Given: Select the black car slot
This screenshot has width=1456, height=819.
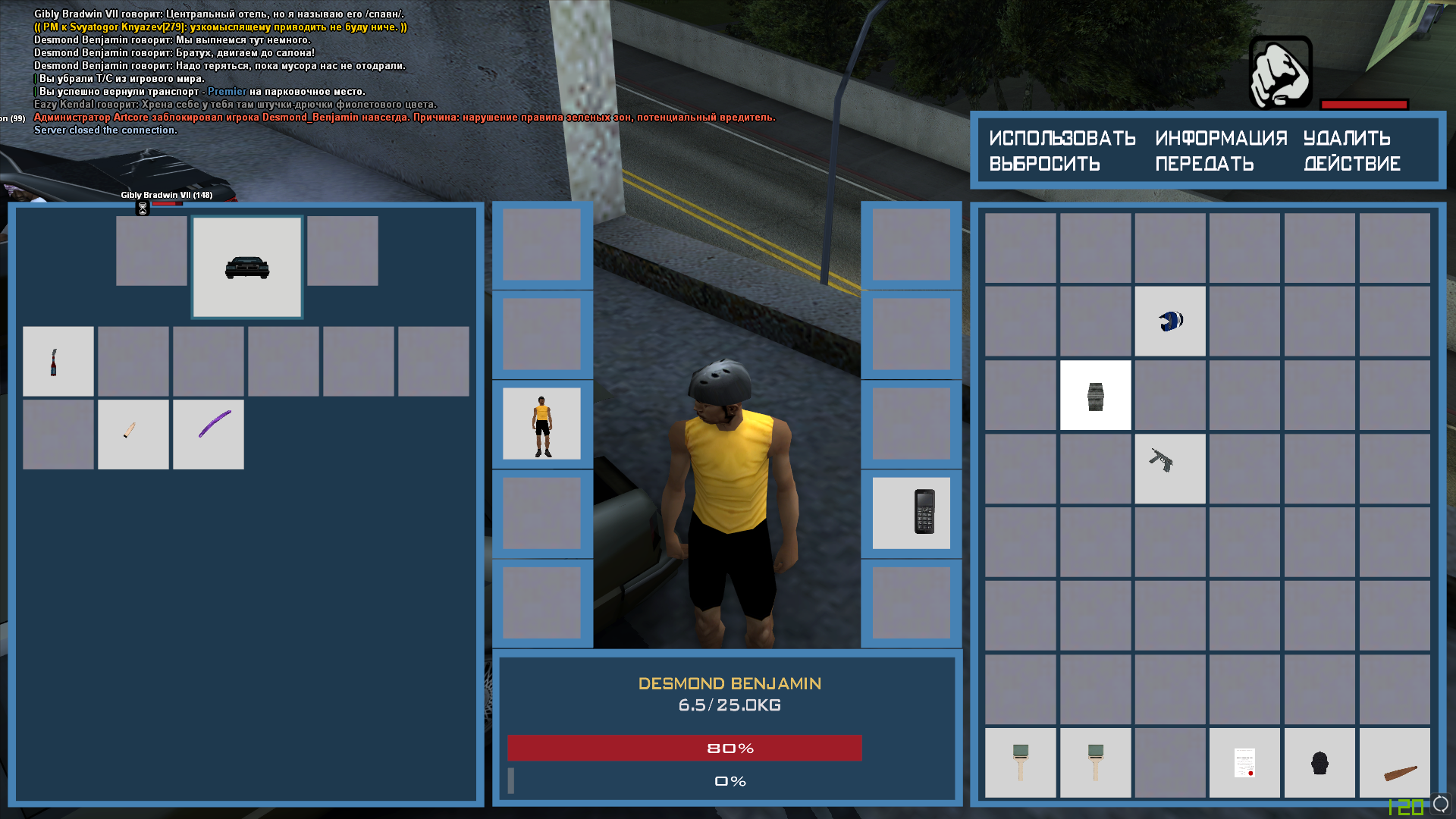Looking at the screenshot, I should (x=247, y=267).
